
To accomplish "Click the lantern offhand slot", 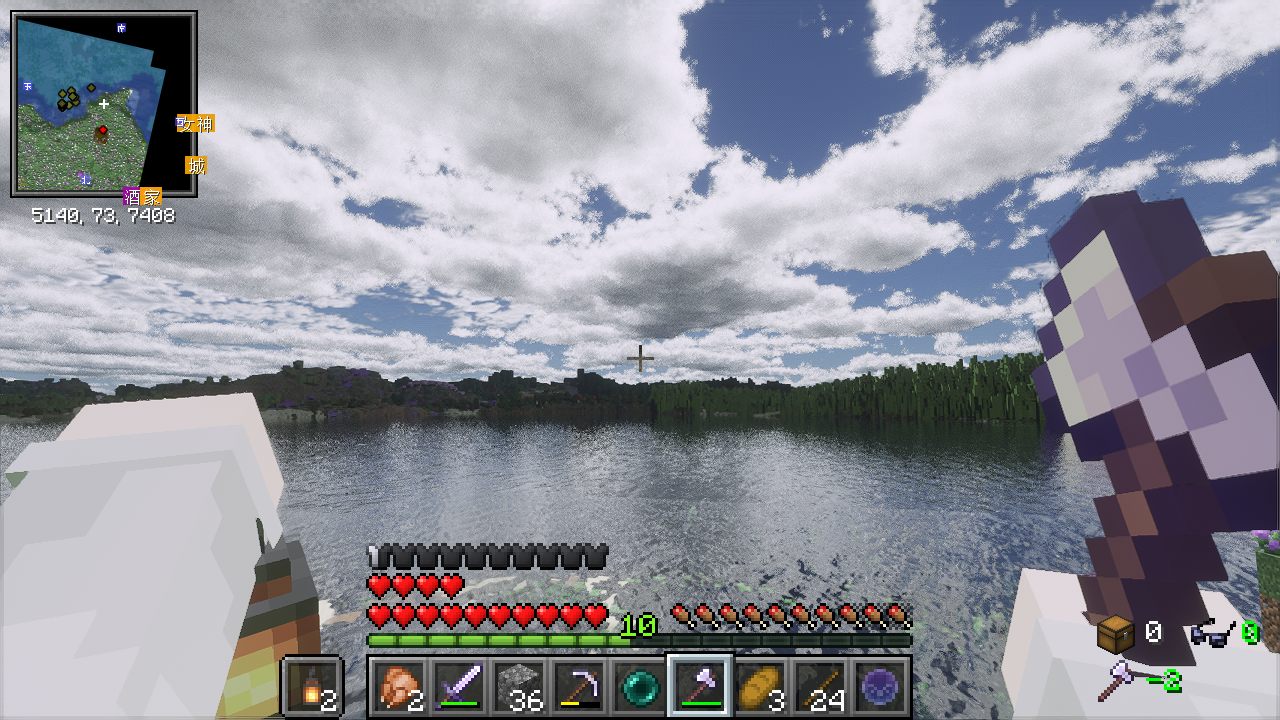I will tap(312, 686).
